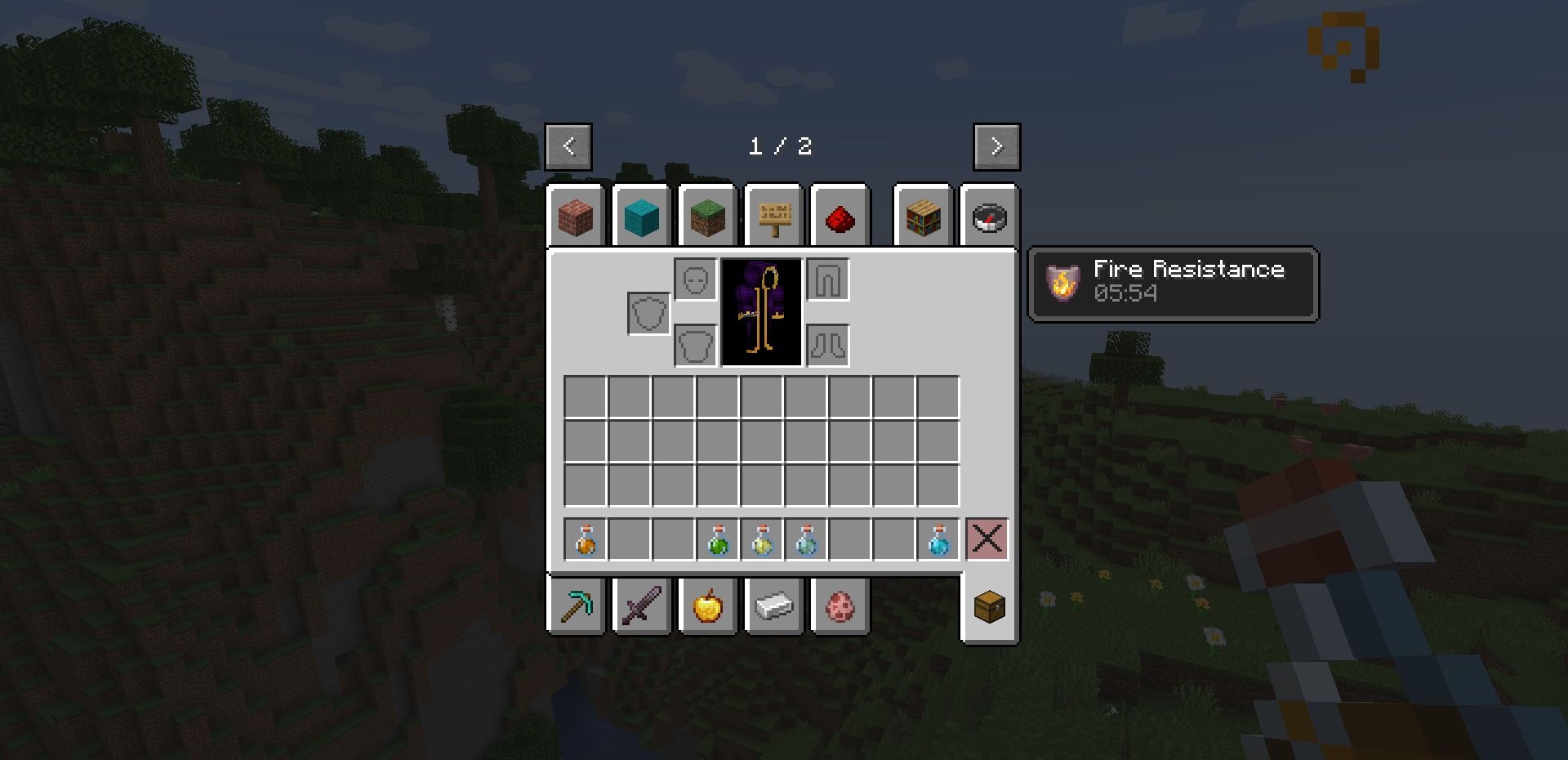Click the destroy item X slot
The width and height of the screenshot is (1568, 760).
point(987,539)
